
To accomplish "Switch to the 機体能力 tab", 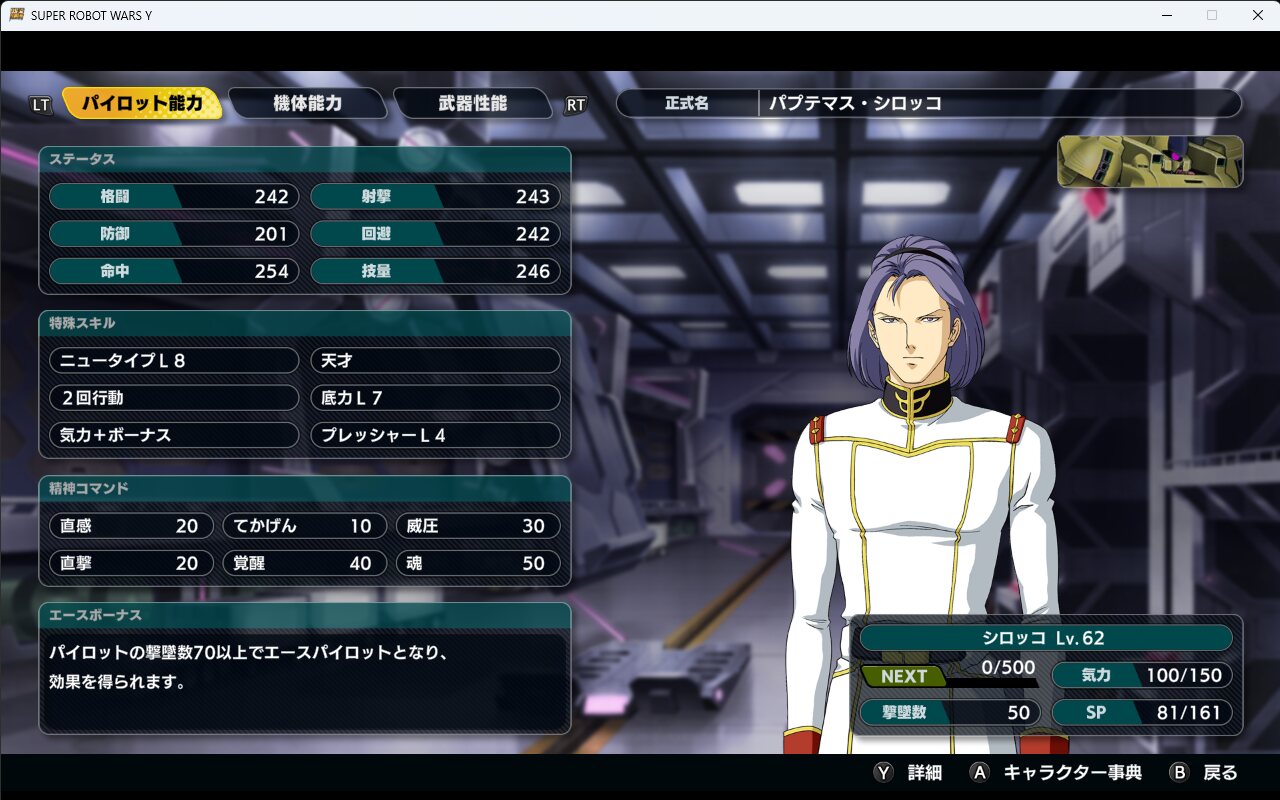I will (307, 103).
